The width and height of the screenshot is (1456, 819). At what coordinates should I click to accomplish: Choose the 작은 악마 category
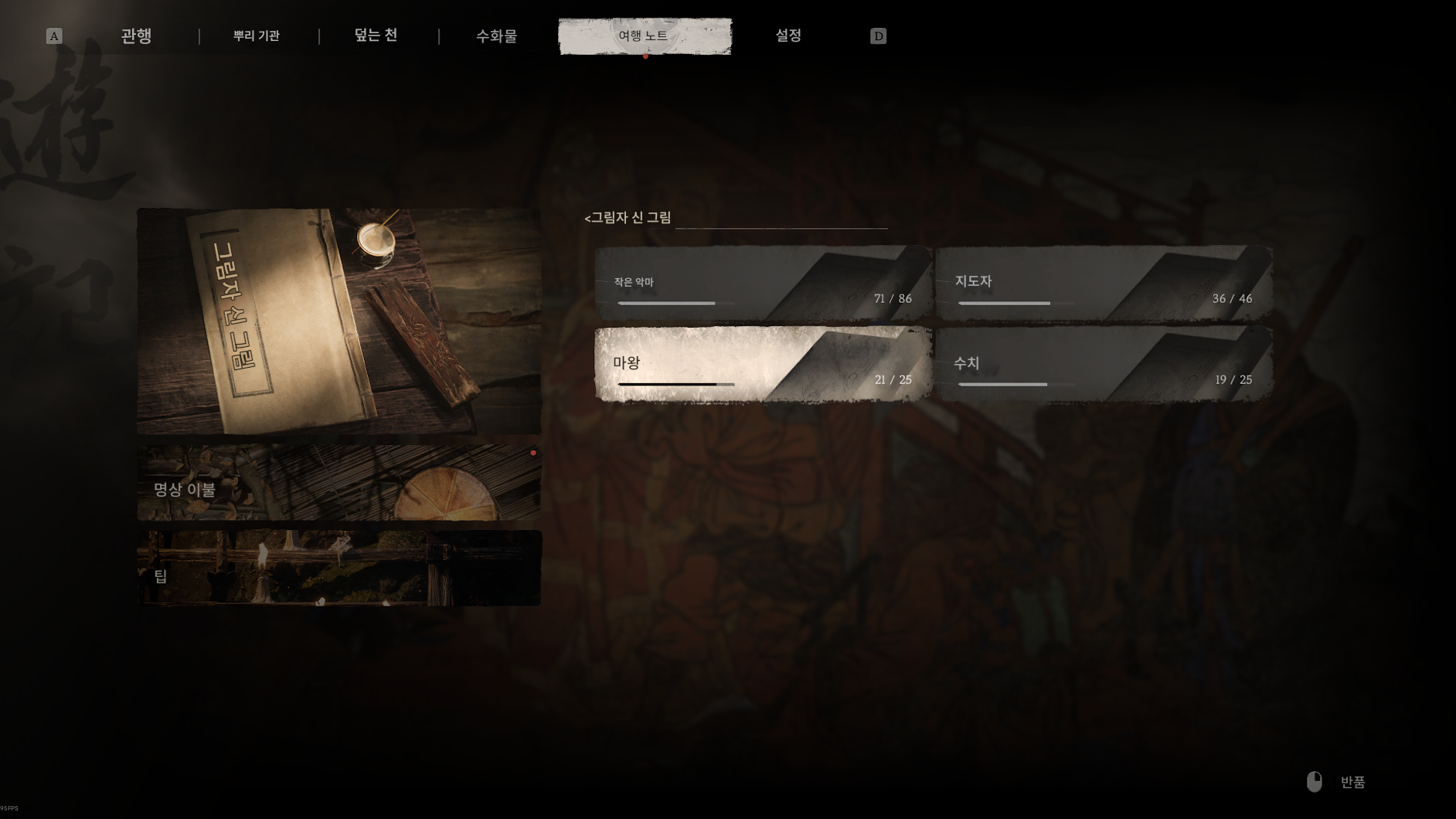[x=763, y=284]
